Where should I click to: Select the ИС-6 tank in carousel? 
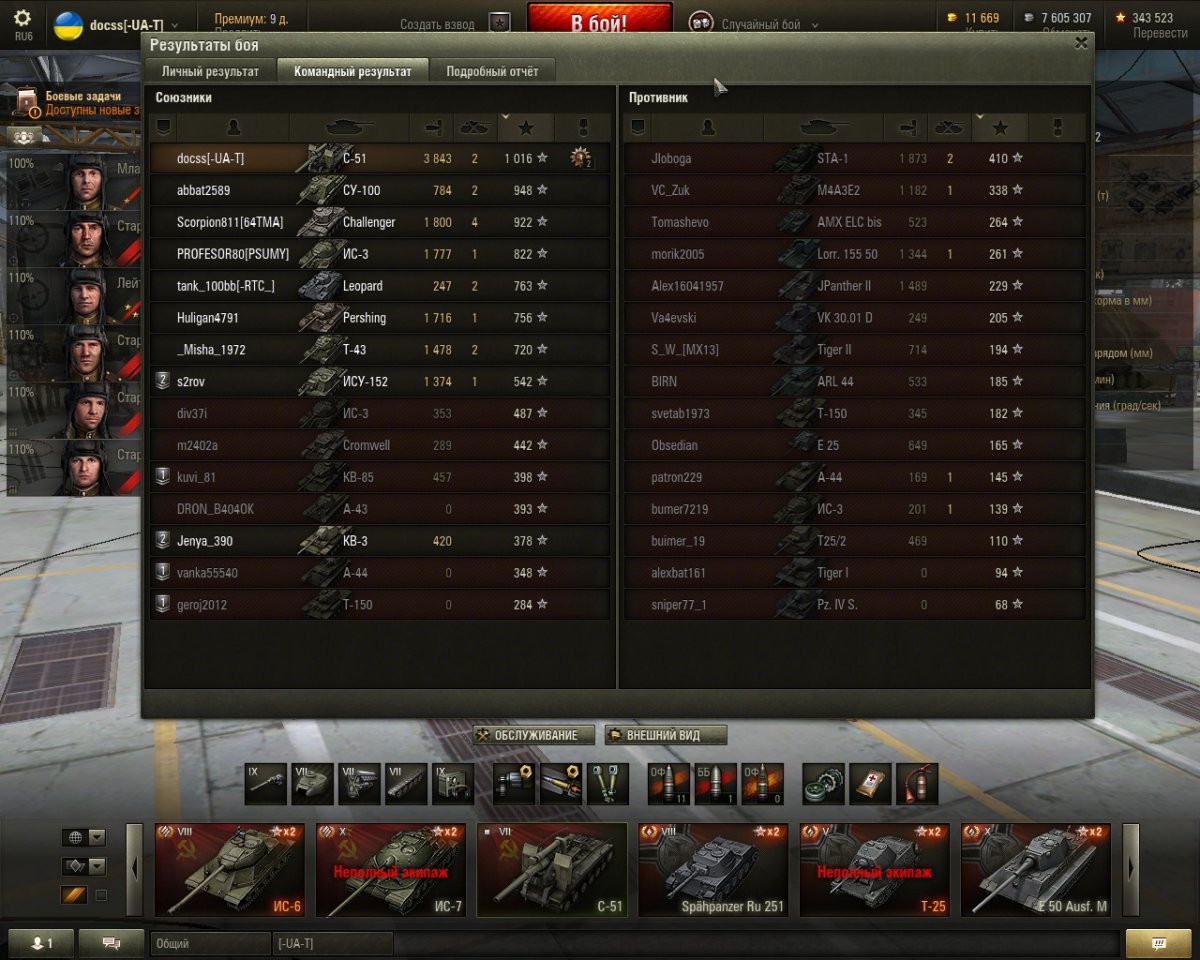coord(230,870)
